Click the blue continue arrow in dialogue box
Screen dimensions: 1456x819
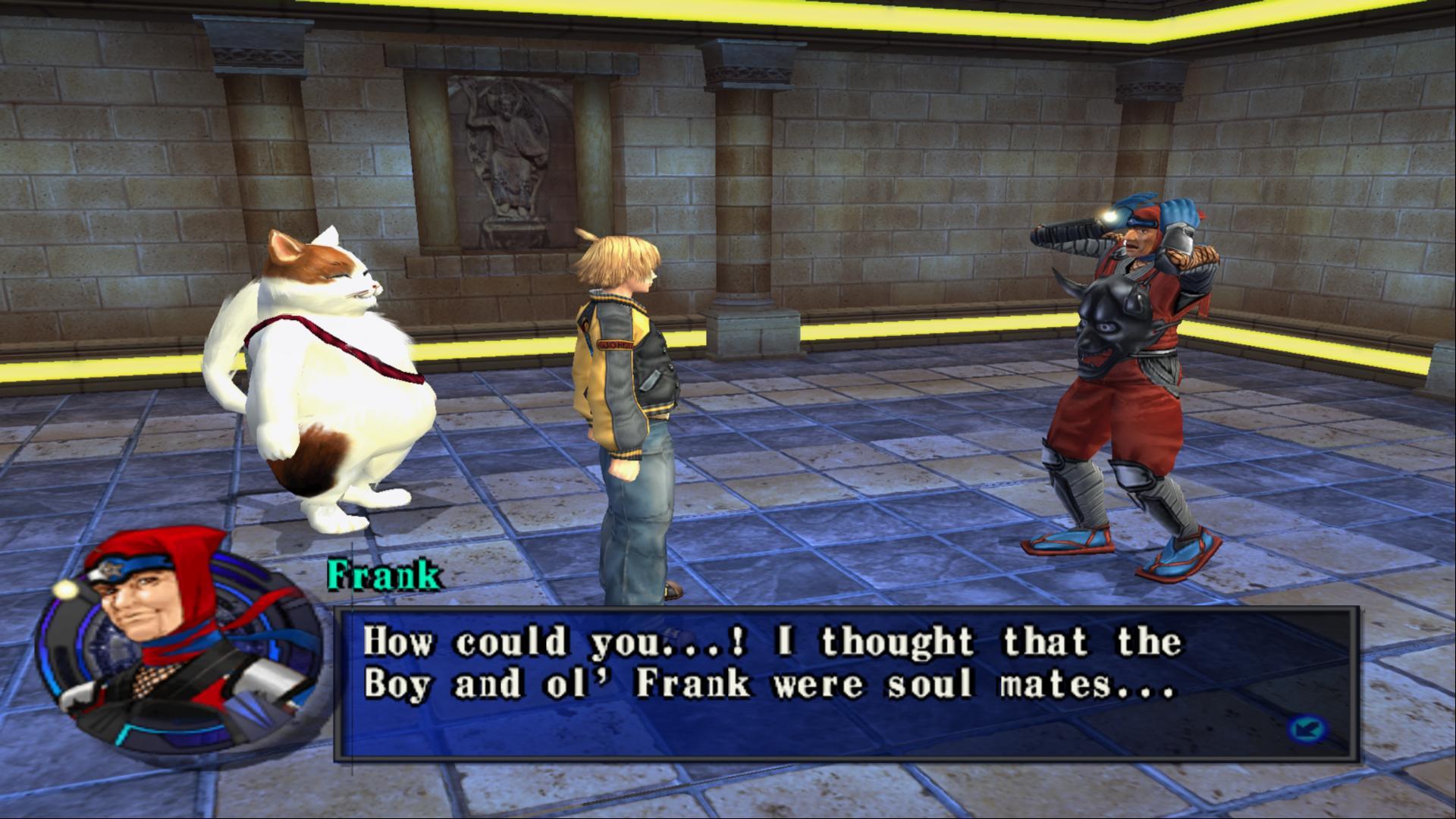(1306, 730)
